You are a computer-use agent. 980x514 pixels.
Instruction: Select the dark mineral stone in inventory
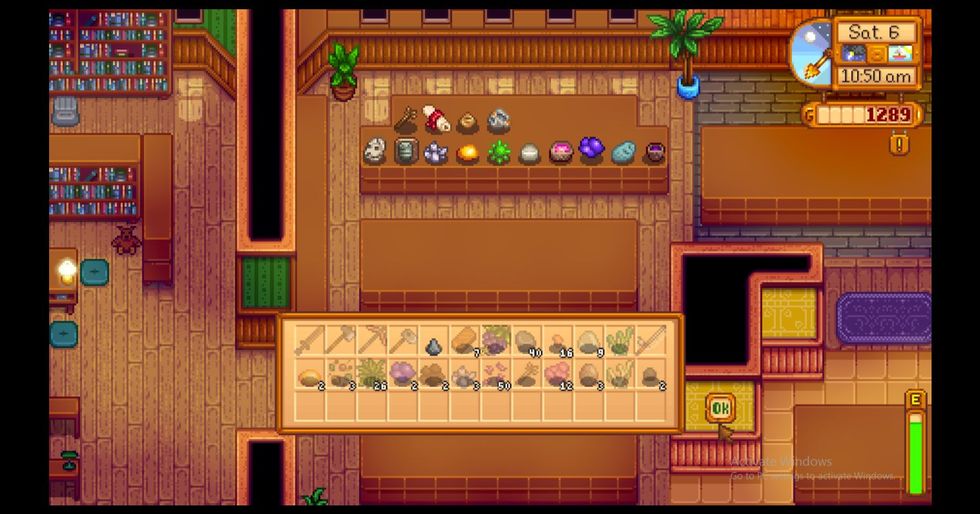point(433,346)
